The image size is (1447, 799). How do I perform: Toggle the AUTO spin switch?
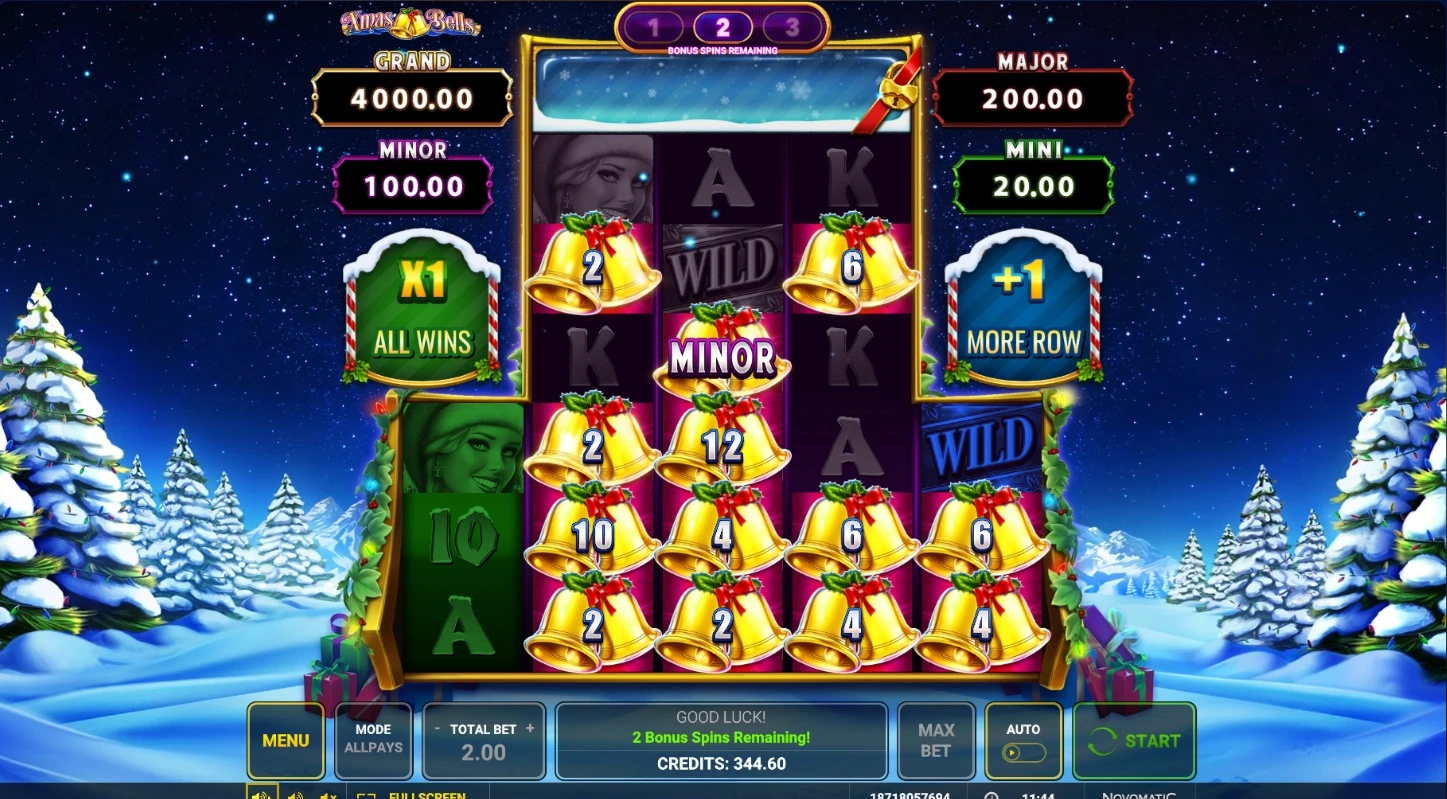[x=1023, y=752]
